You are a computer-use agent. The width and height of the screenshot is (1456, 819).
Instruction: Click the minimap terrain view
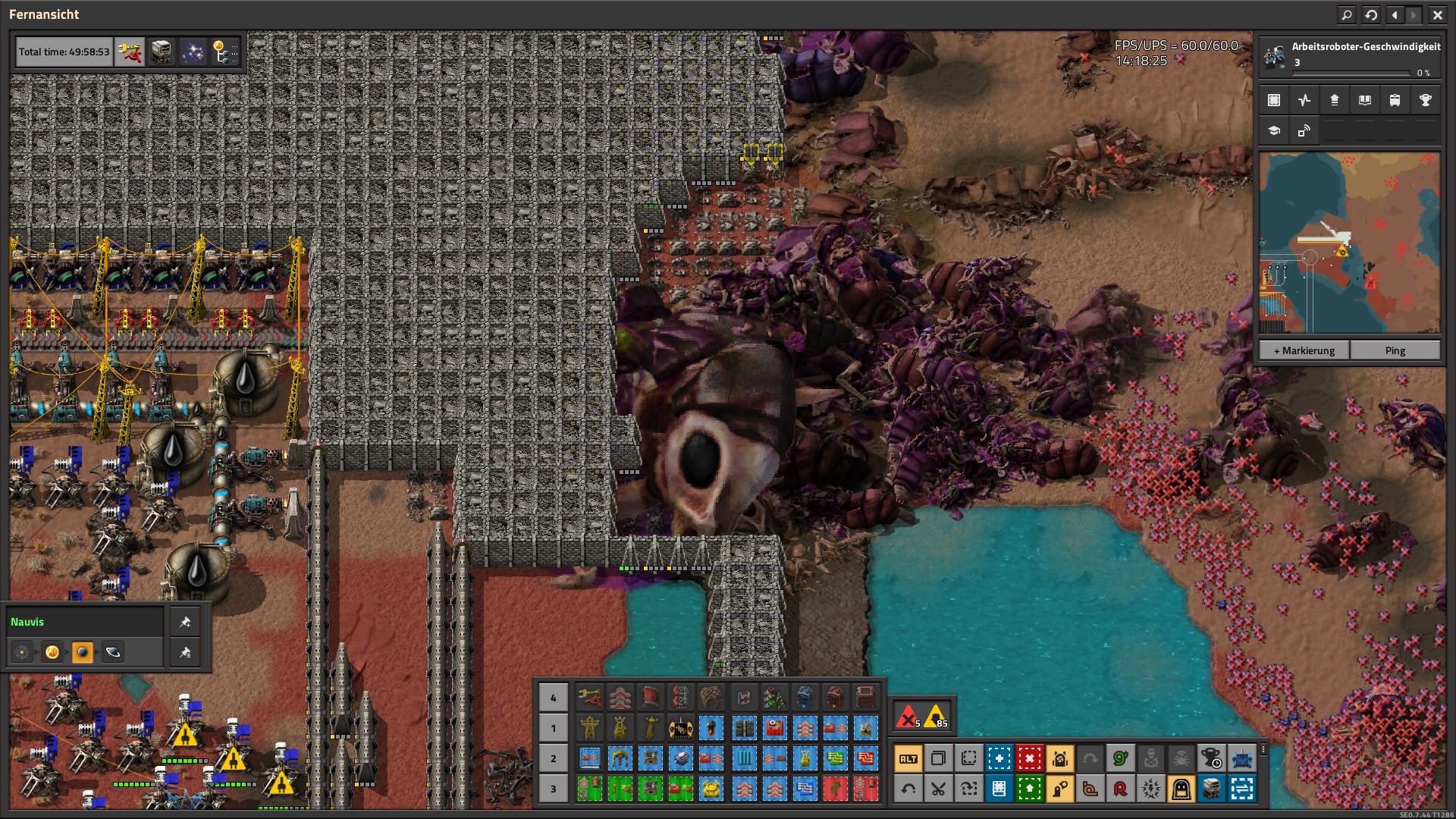click(x=1349, y=243)
